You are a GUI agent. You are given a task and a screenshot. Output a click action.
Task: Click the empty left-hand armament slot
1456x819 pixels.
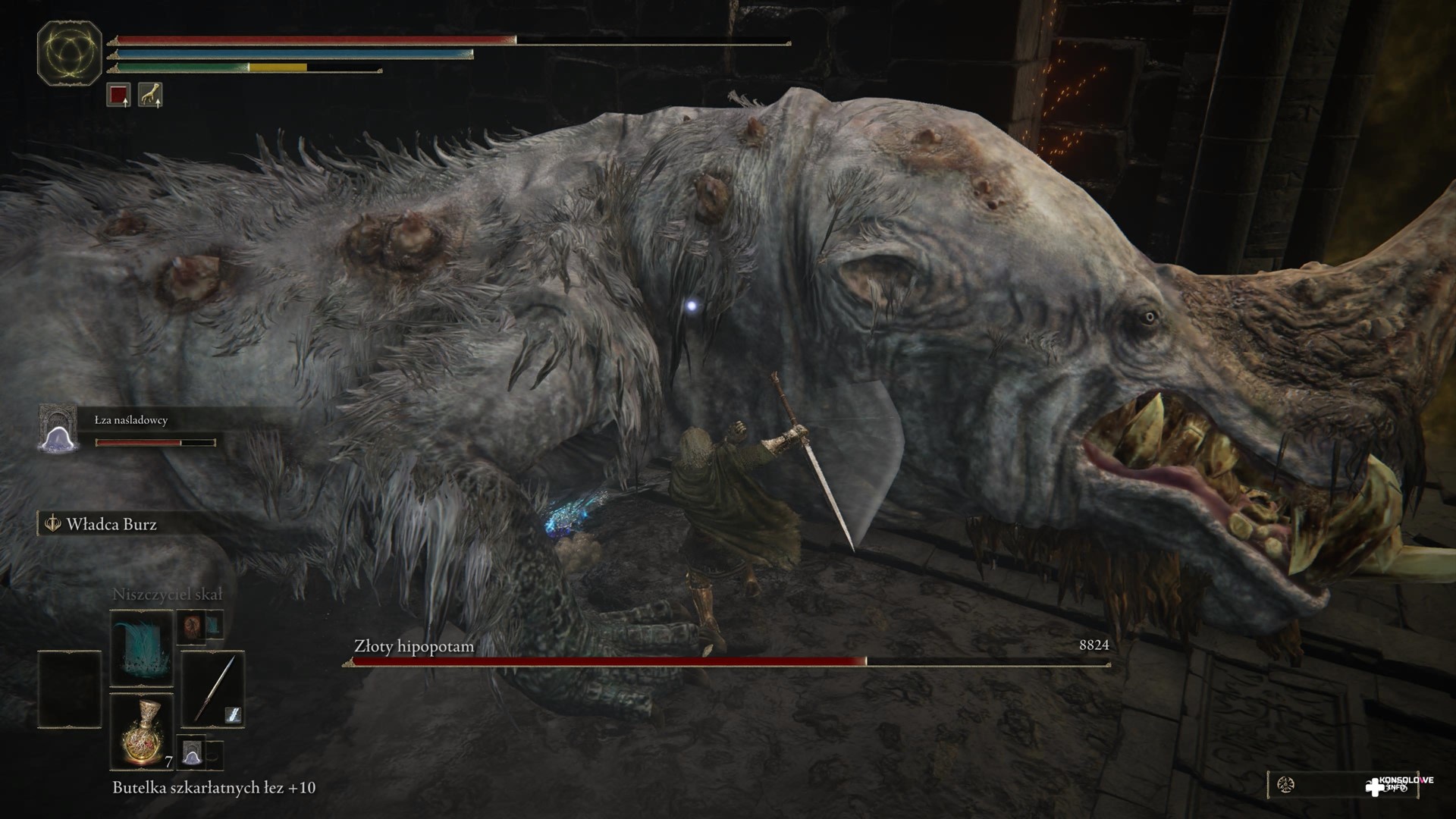70,689
